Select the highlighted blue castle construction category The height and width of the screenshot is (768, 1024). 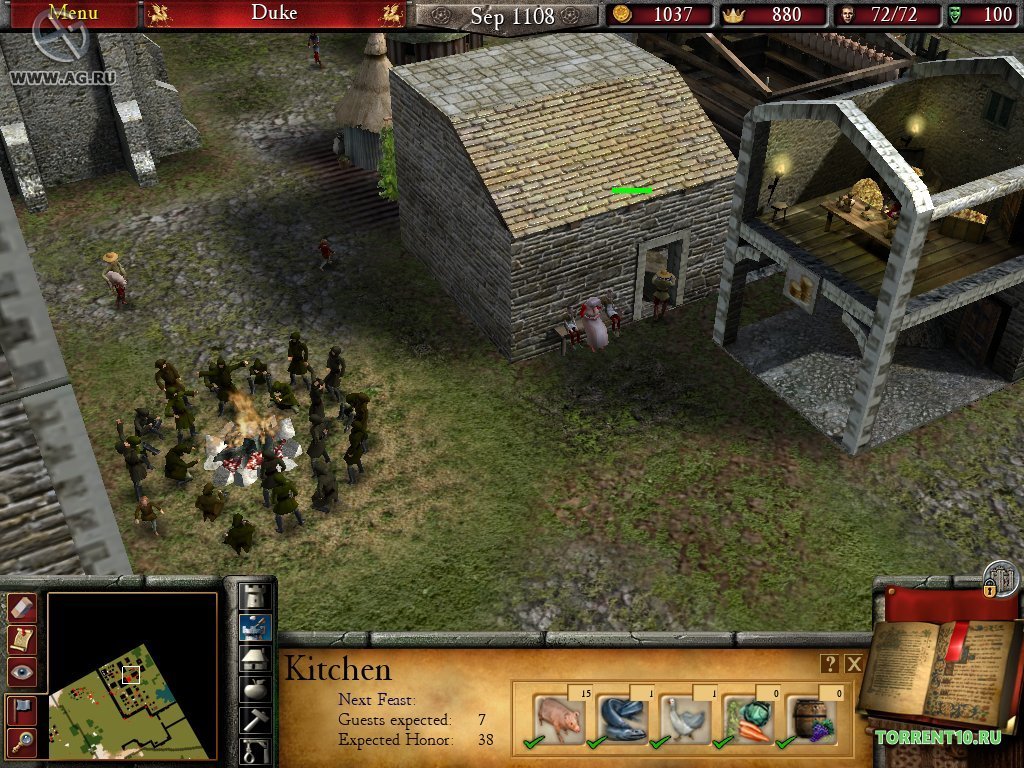256,627
